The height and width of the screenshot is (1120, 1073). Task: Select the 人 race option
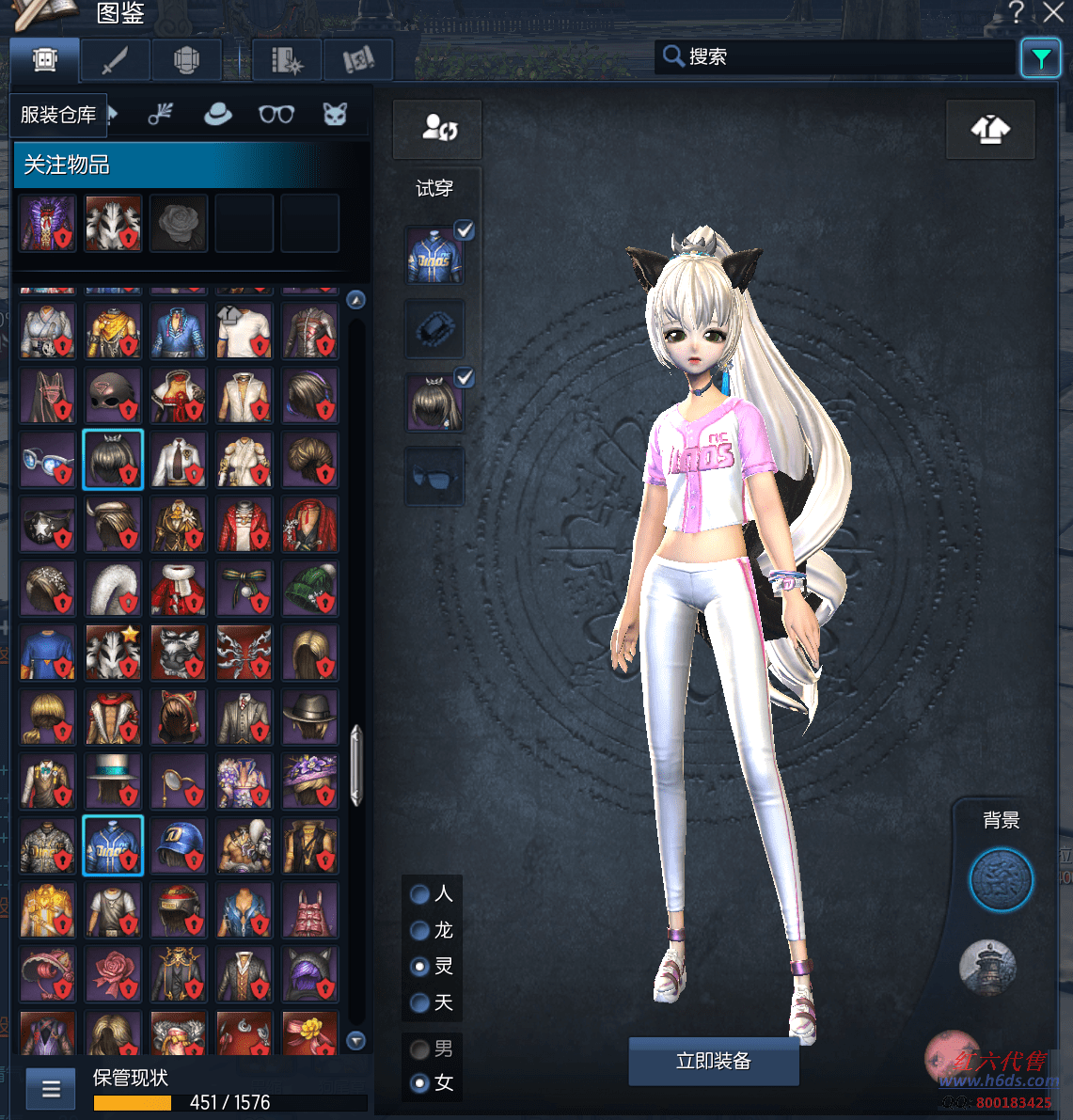coord(420,894)
